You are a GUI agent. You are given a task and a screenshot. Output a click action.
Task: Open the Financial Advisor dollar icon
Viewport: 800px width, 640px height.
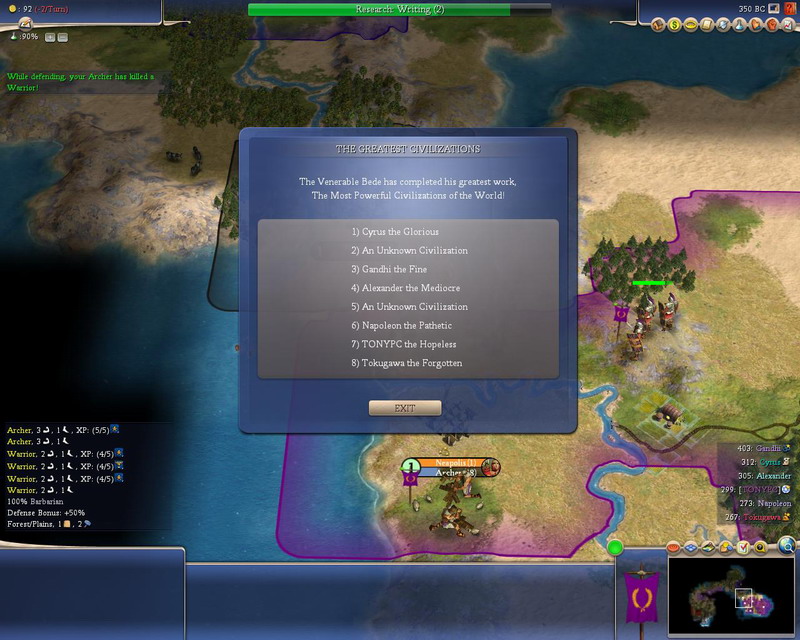pyautogui.click(x=674, y=24)
